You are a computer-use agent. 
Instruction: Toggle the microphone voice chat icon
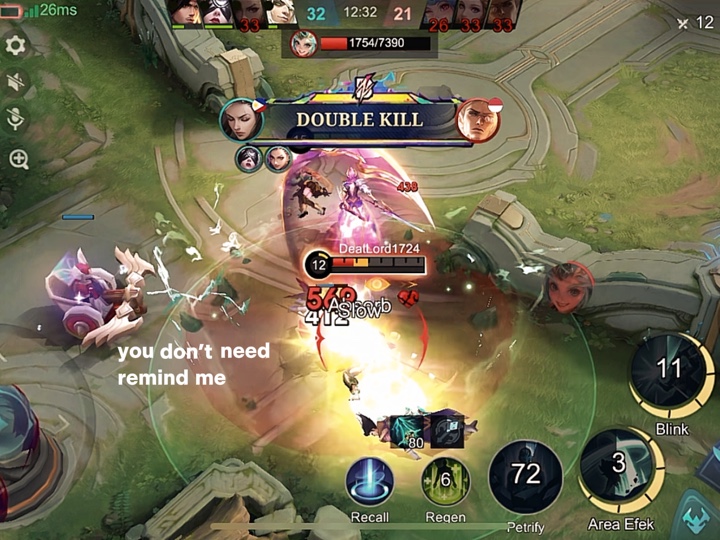point(16,120)
